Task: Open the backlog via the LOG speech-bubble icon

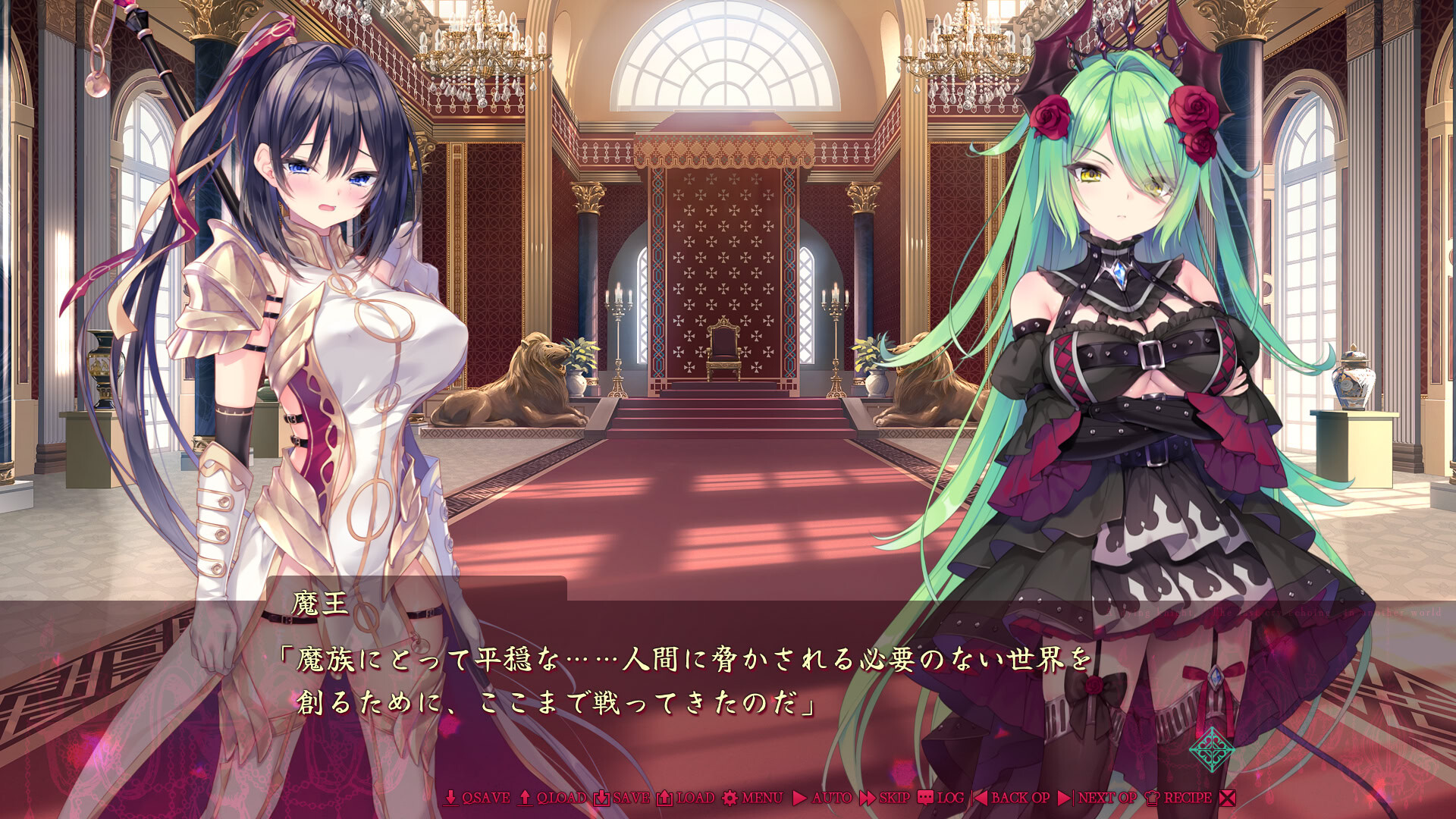Action: pyautogui.click(x=927, y=798)
